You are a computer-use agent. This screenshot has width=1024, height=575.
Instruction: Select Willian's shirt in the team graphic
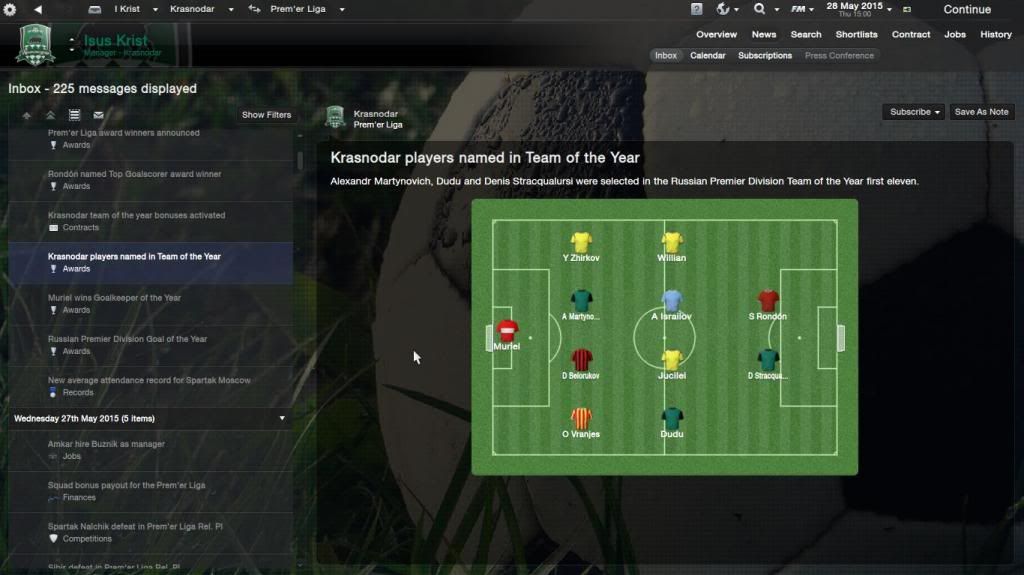[672, 242]
